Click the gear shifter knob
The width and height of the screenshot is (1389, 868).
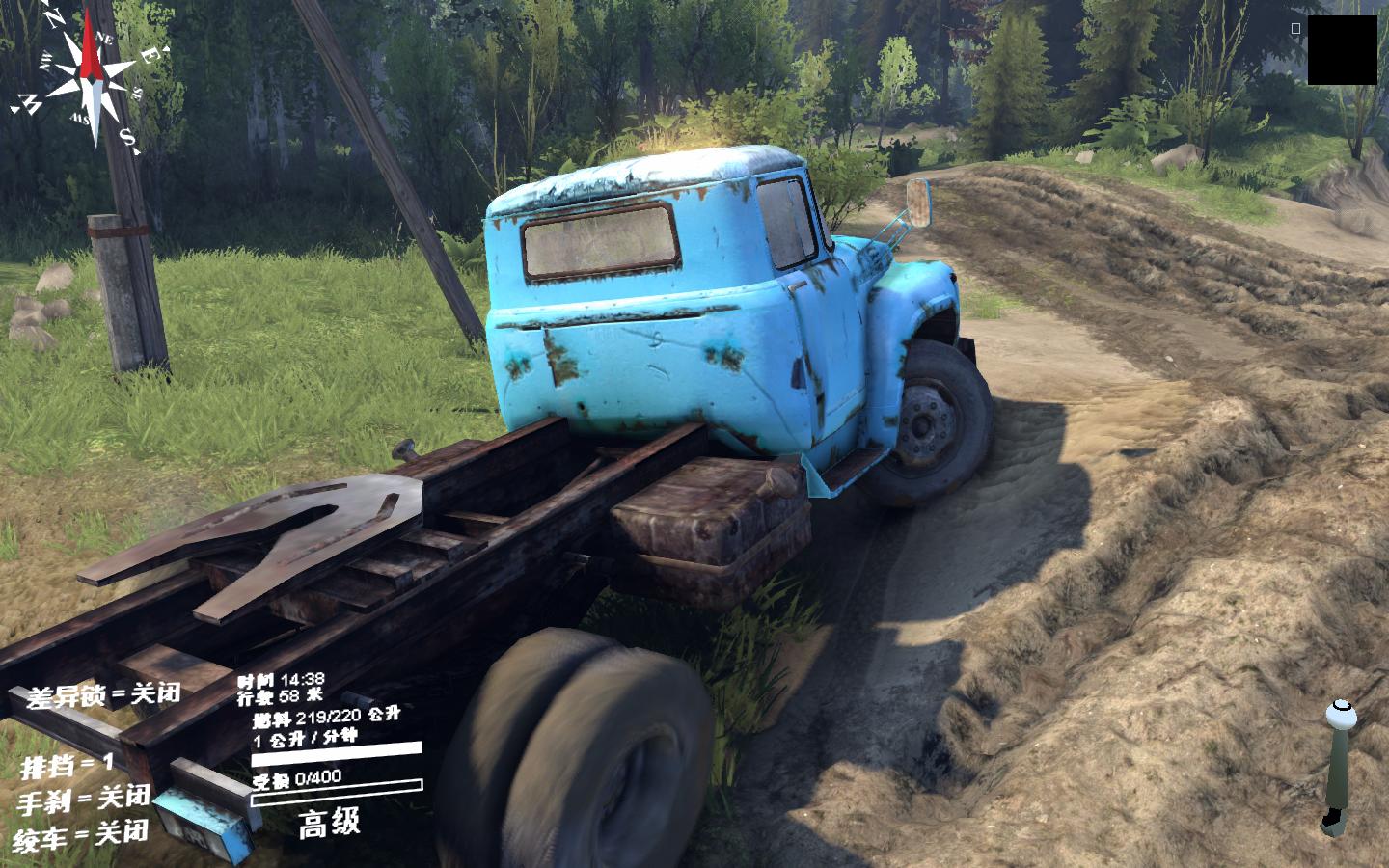click(x=1339, y=715)
